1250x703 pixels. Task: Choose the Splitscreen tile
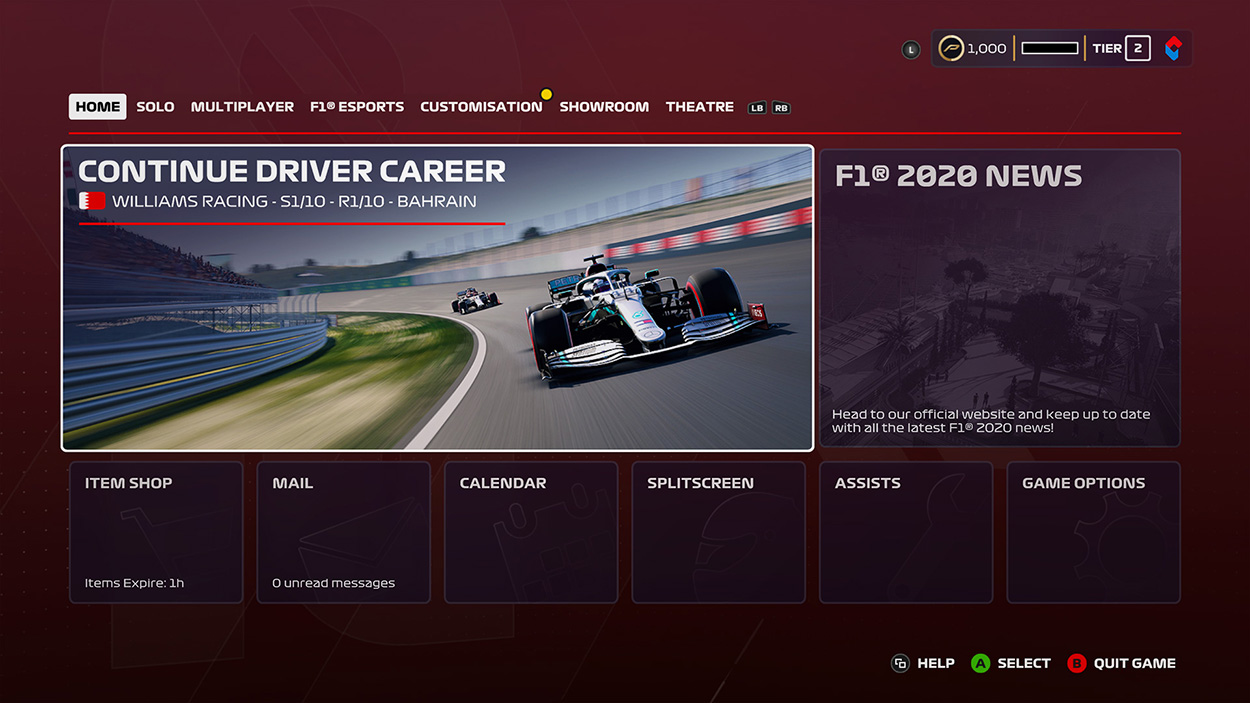tap(718, 532)
